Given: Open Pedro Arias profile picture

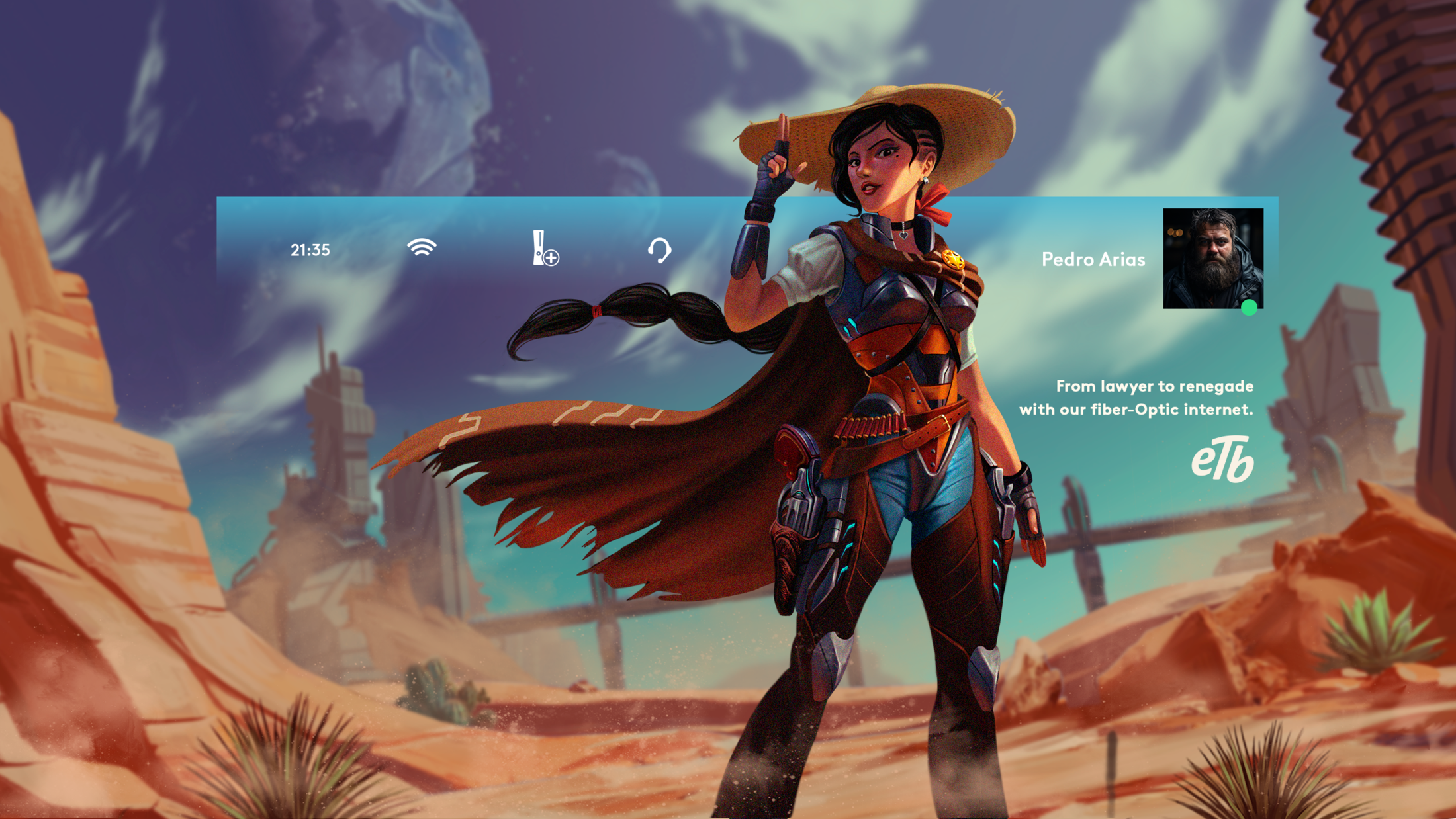Looking at the screenshot, I should [x=1212, y=259].
